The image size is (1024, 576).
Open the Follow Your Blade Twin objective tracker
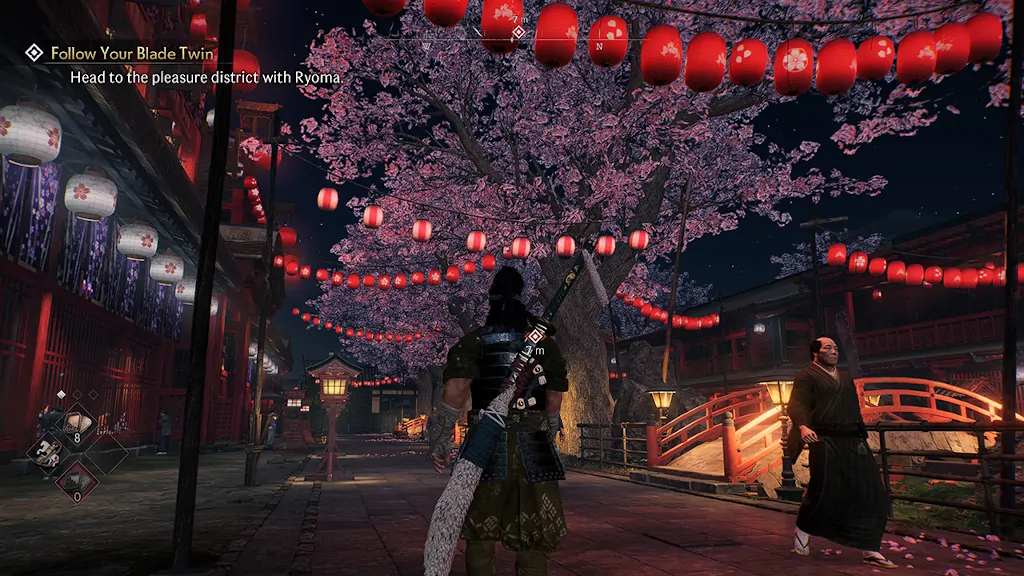point(130,52)
